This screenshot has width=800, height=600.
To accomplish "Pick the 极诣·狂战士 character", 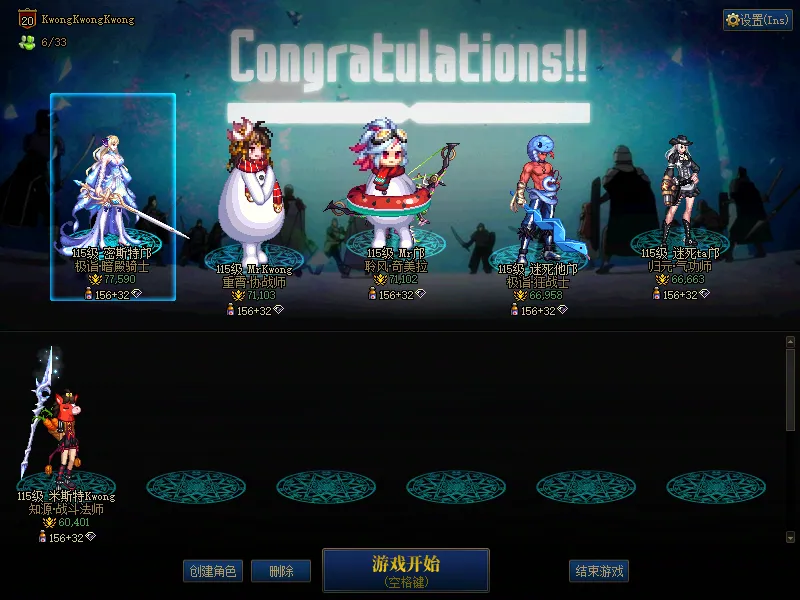I will 538,205.
